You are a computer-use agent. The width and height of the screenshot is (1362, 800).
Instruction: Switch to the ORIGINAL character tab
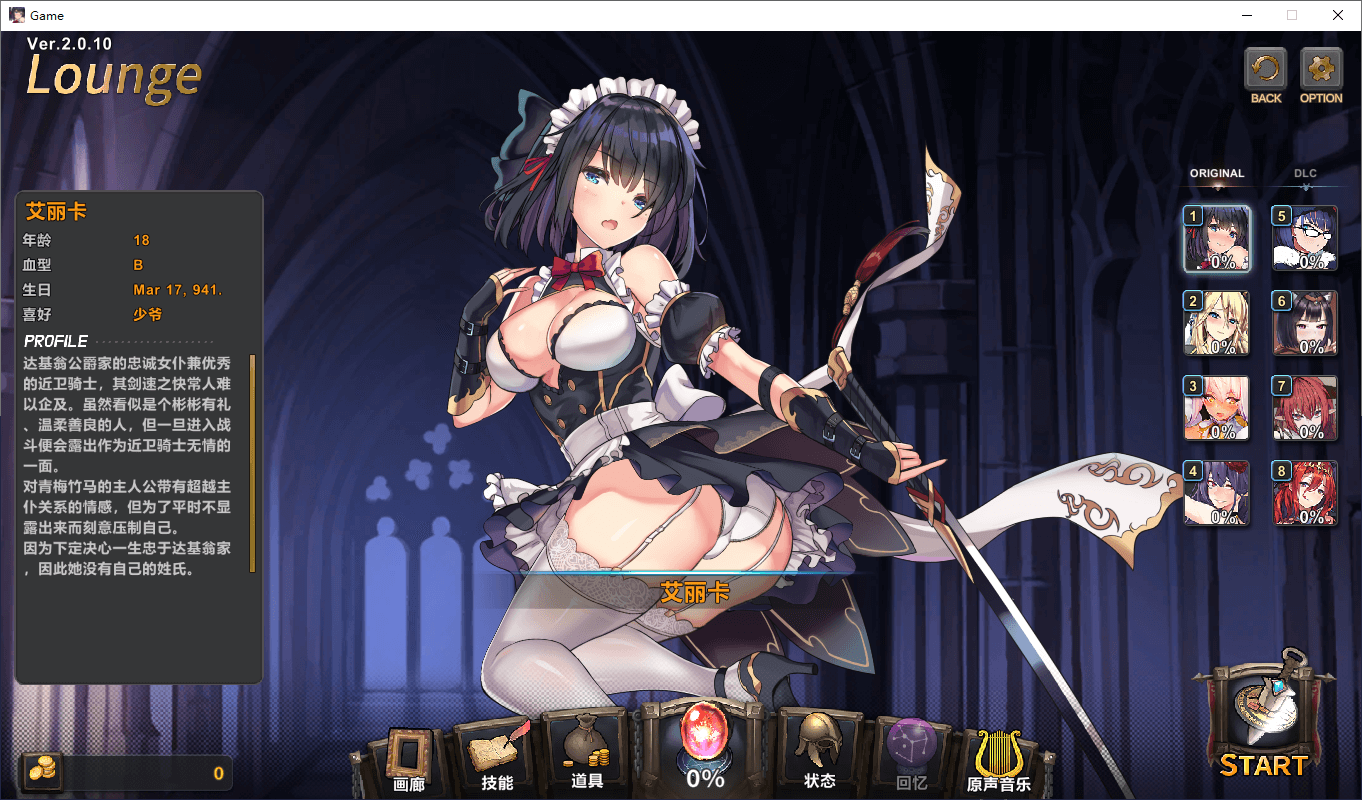coord(1216,174)
